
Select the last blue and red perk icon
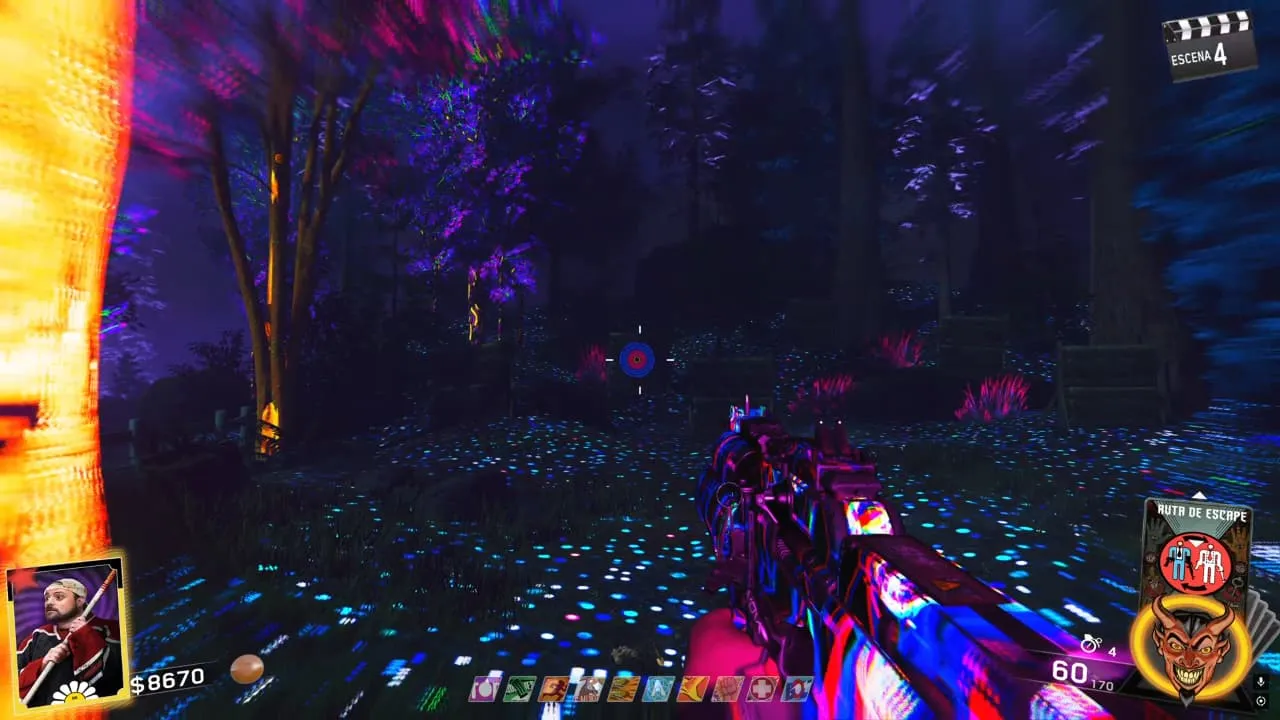pyautogui.click(x=797, y=688)
